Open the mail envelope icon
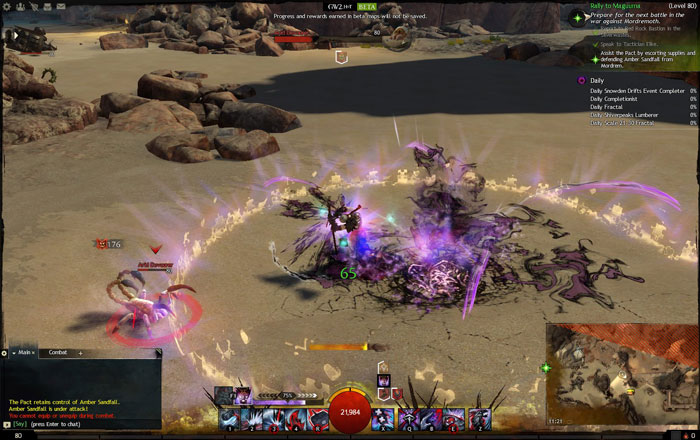Viewport: 700px width, 440px height. coord(61,6)
